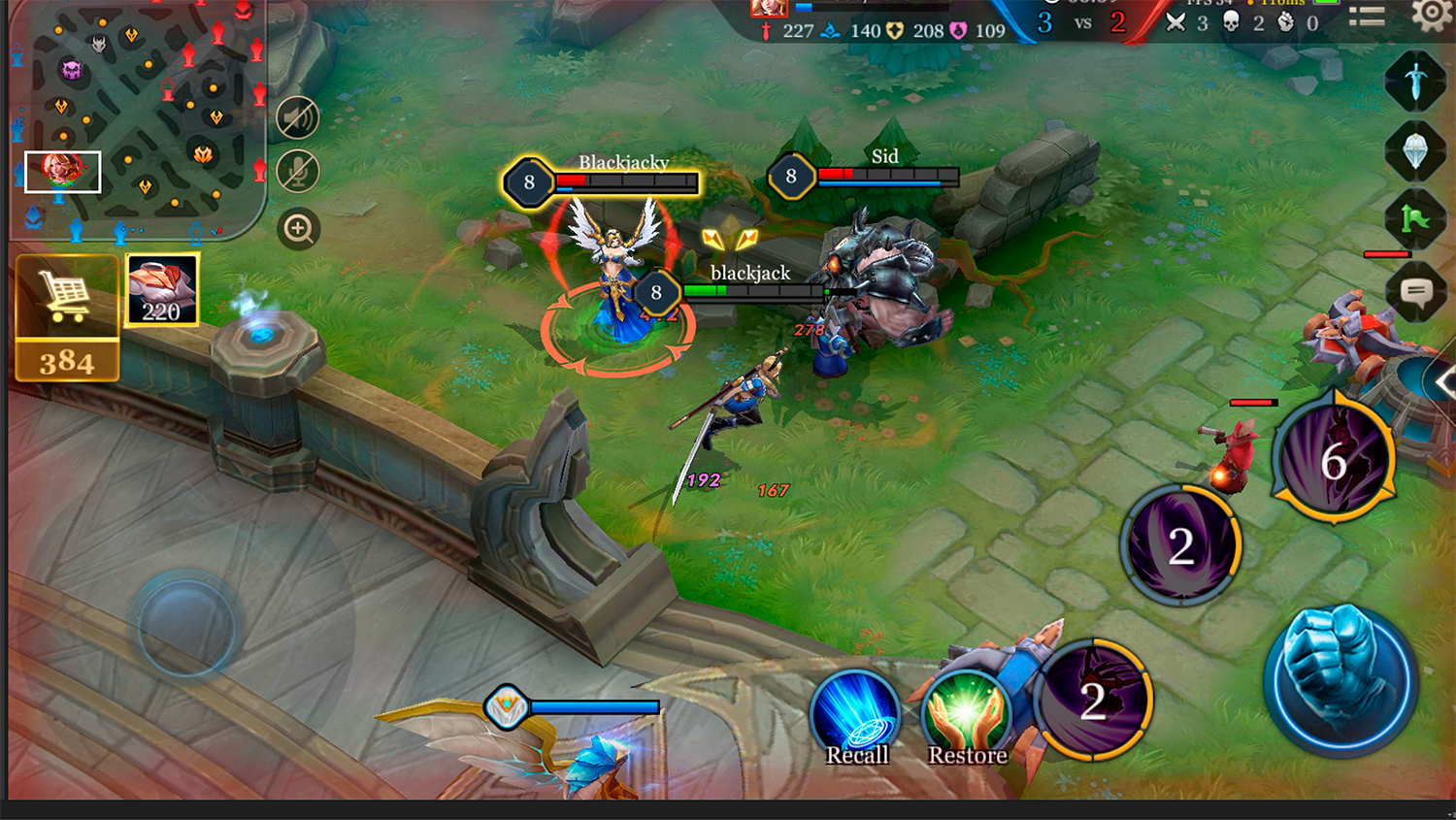Toggle the microphone mute icon
Screen dimensions: 1456x820
[298, 172]
